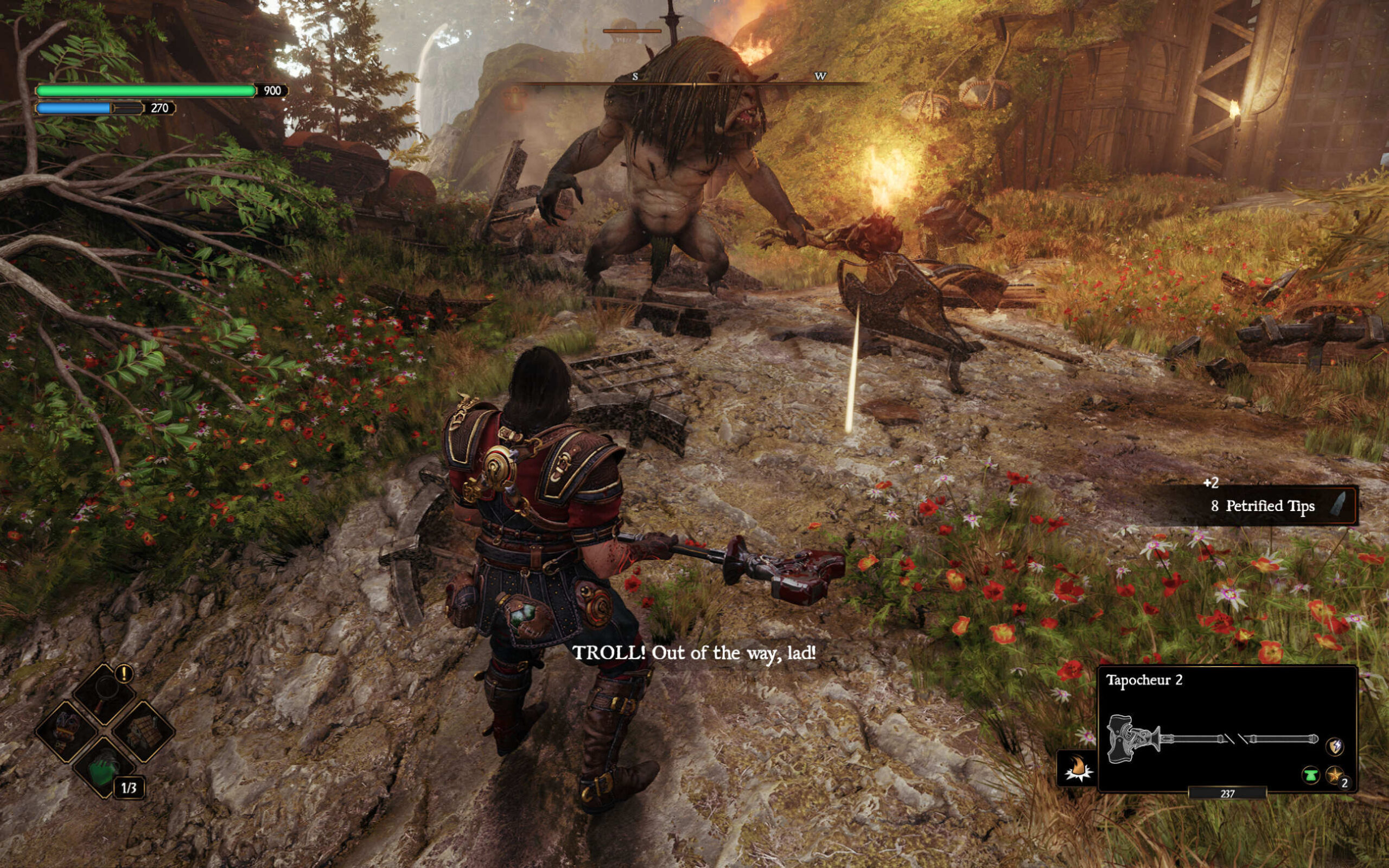Toggle the exclamation notification above the quick wheel
This screenshot has width=1389, height=868.
[x=124, y=673]
